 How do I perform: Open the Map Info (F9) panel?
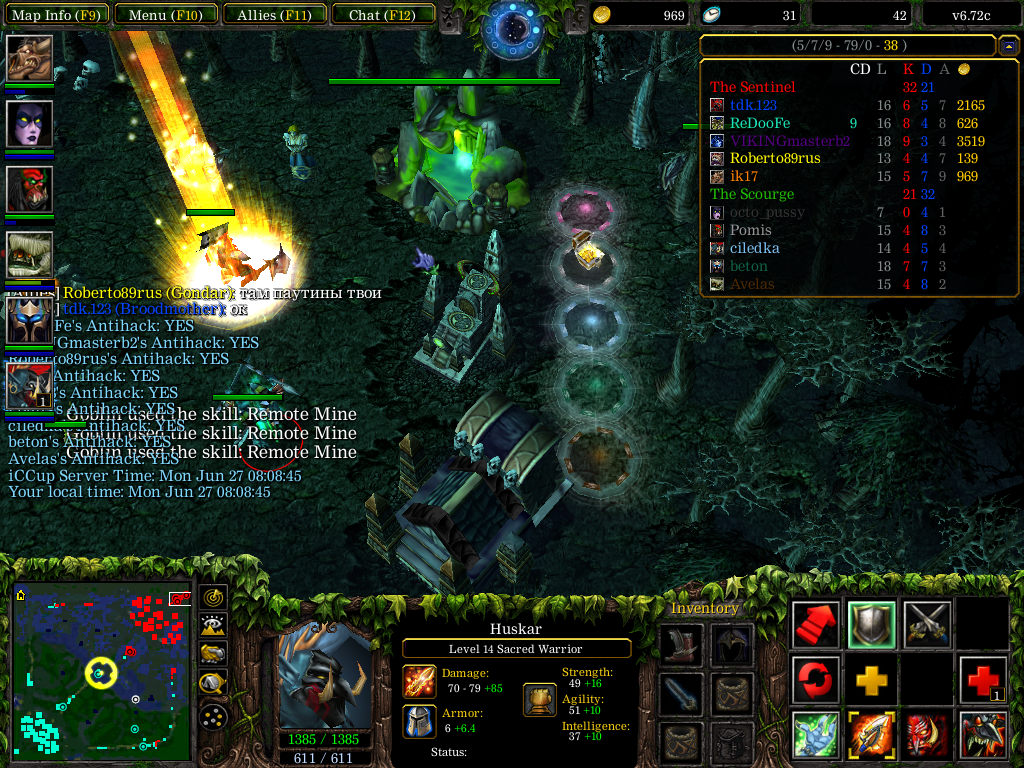(x=56, y=15)
